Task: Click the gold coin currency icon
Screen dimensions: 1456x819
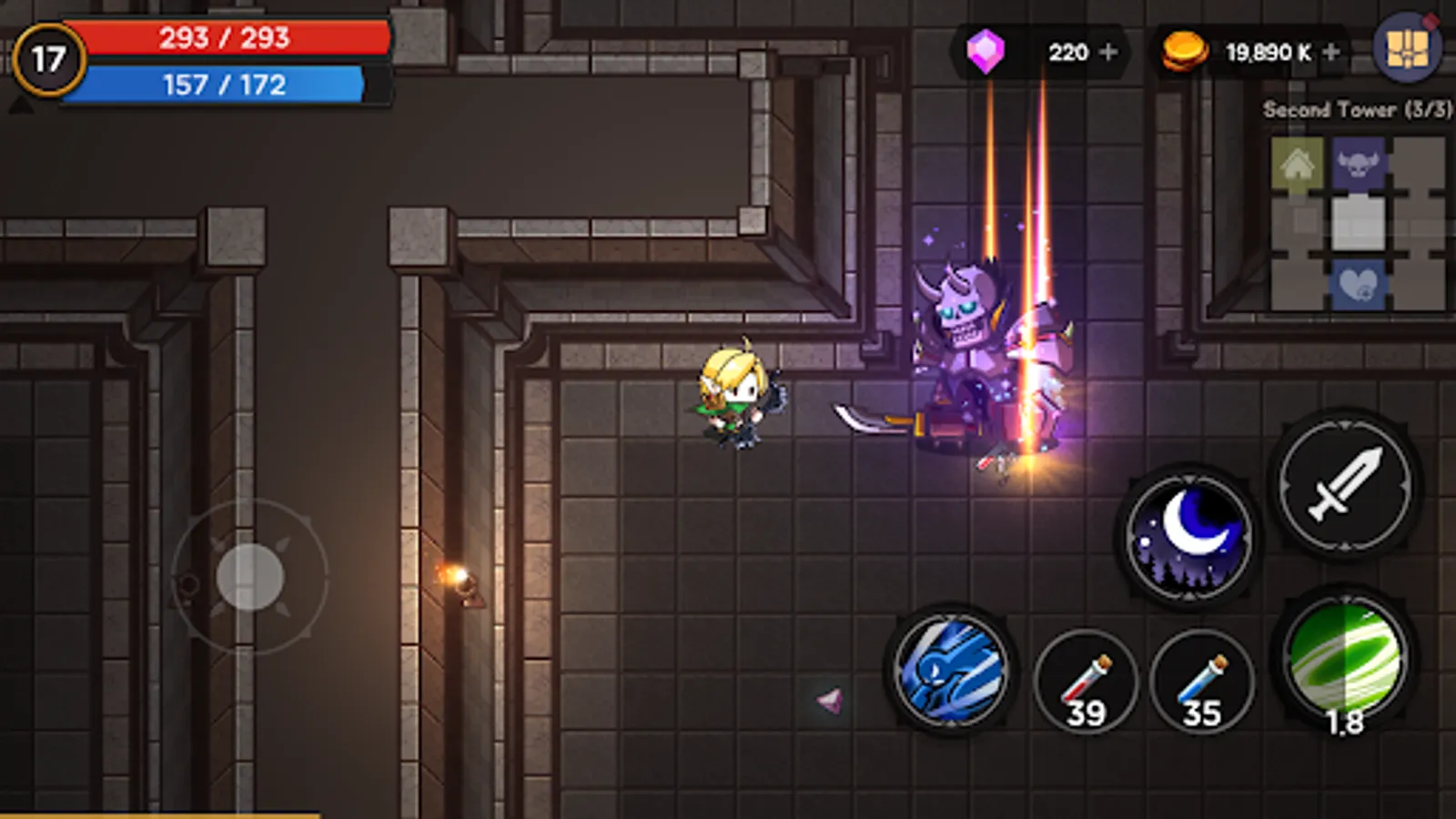Action: 1183,51
